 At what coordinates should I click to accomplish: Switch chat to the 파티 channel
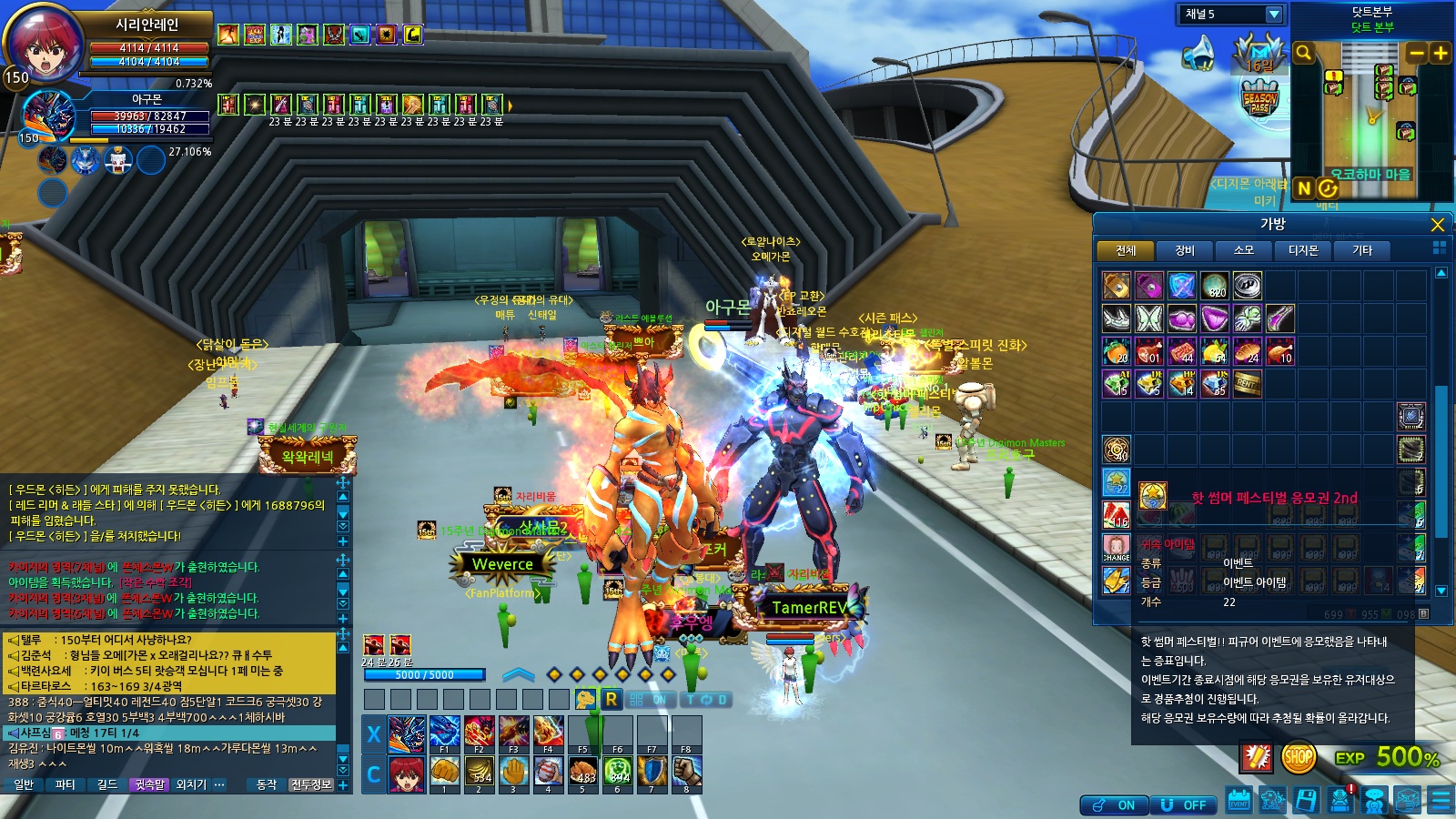pos(65,784)
